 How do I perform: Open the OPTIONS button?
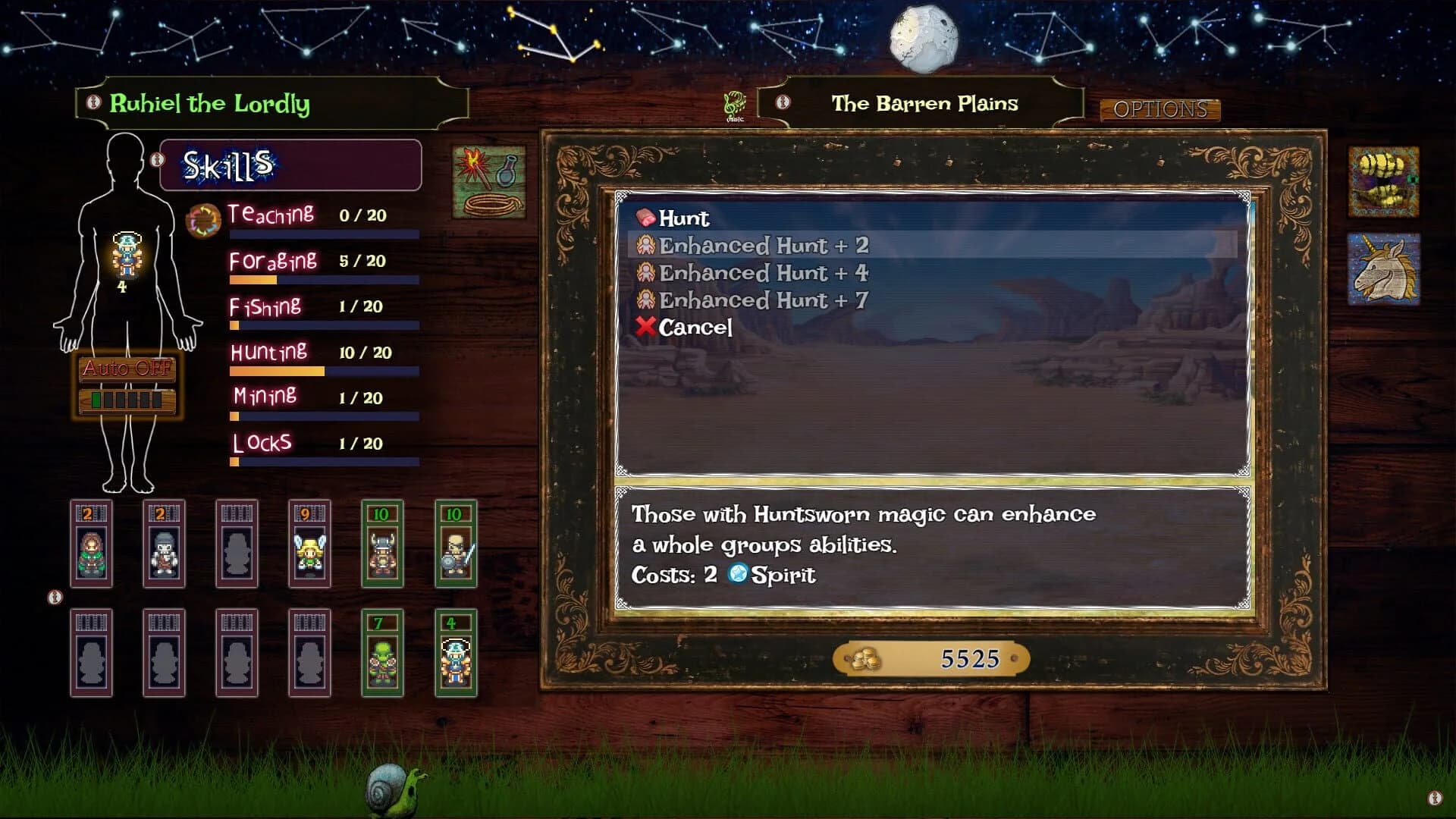(1162, 109)
